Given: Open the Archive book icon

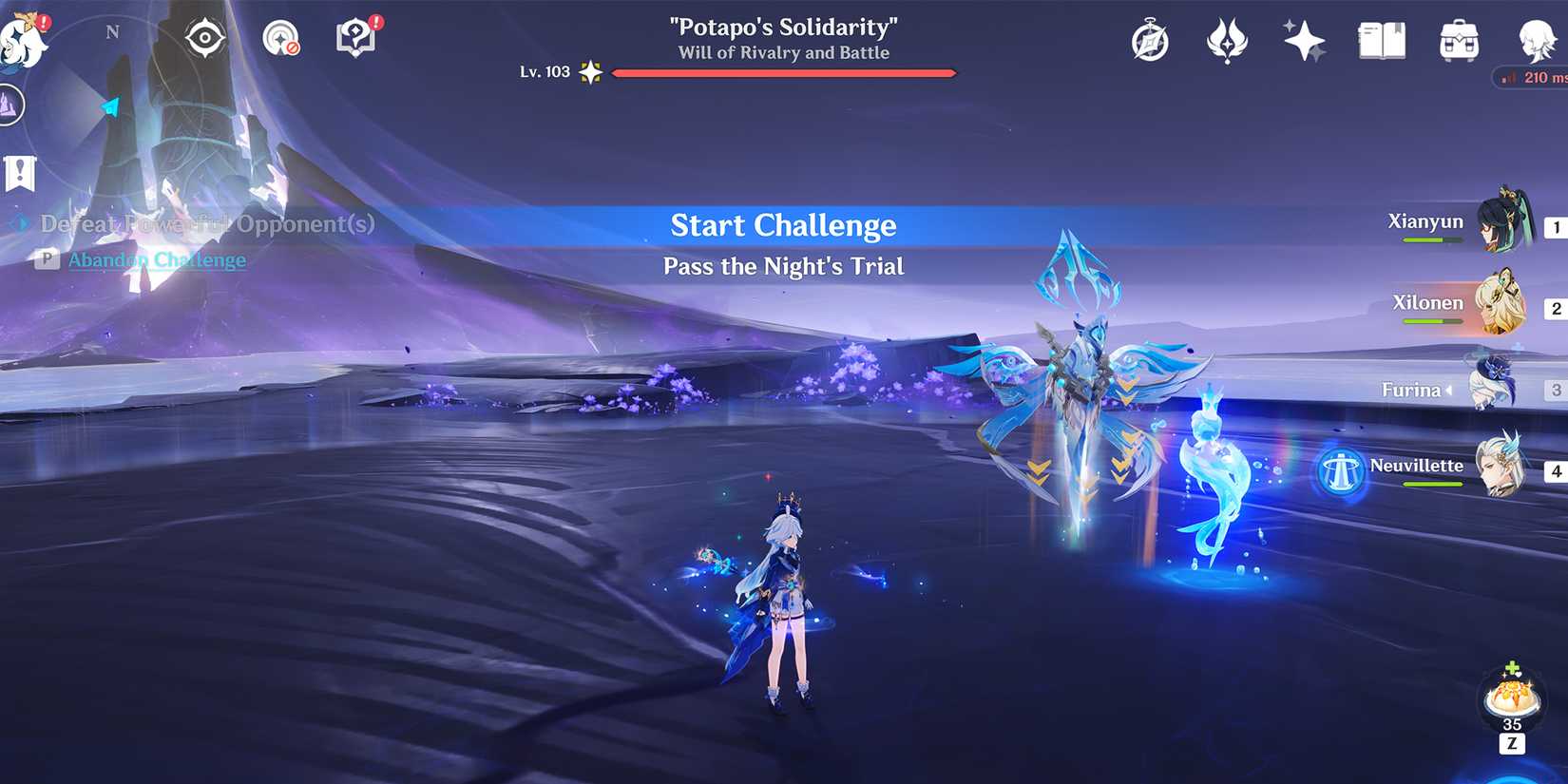Looking at the screenshot, I should pos(1380,41).
